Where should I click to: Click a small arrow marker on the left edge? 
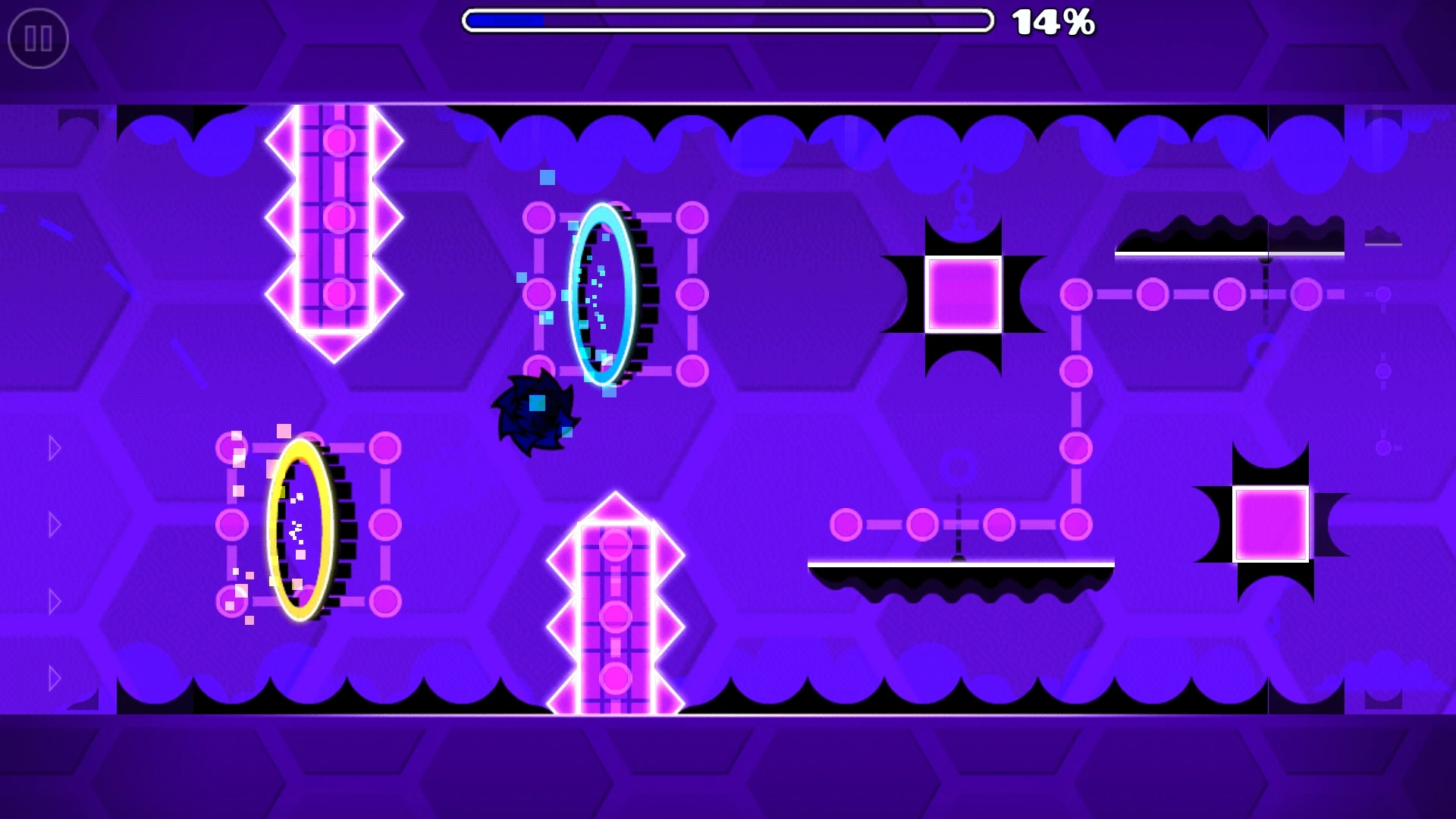pos(53,523)
